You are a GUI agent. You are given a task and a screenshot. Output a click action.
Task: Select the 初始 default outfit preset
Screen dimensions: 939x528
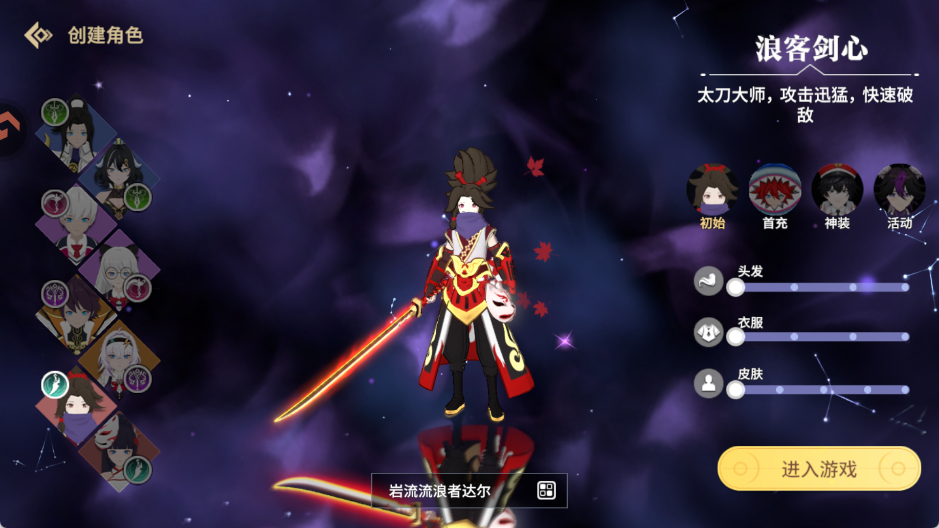pos(712,190)
